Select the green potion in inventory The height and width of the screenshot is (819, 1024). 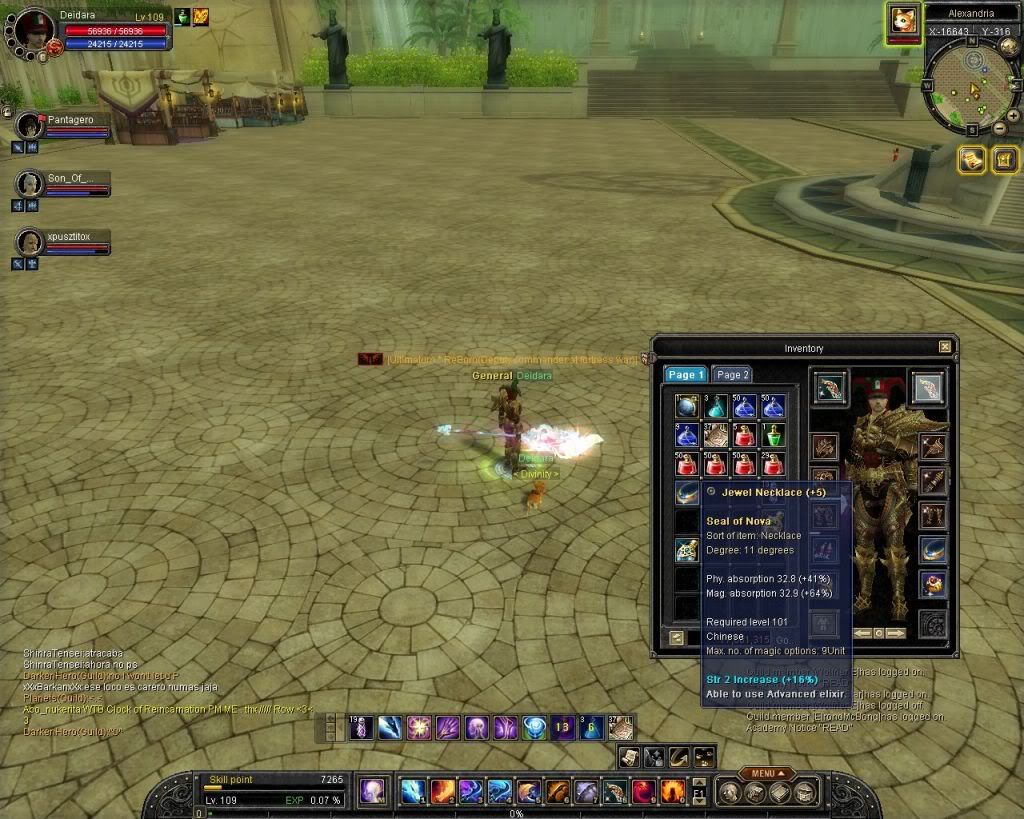[x=774, y=436]
